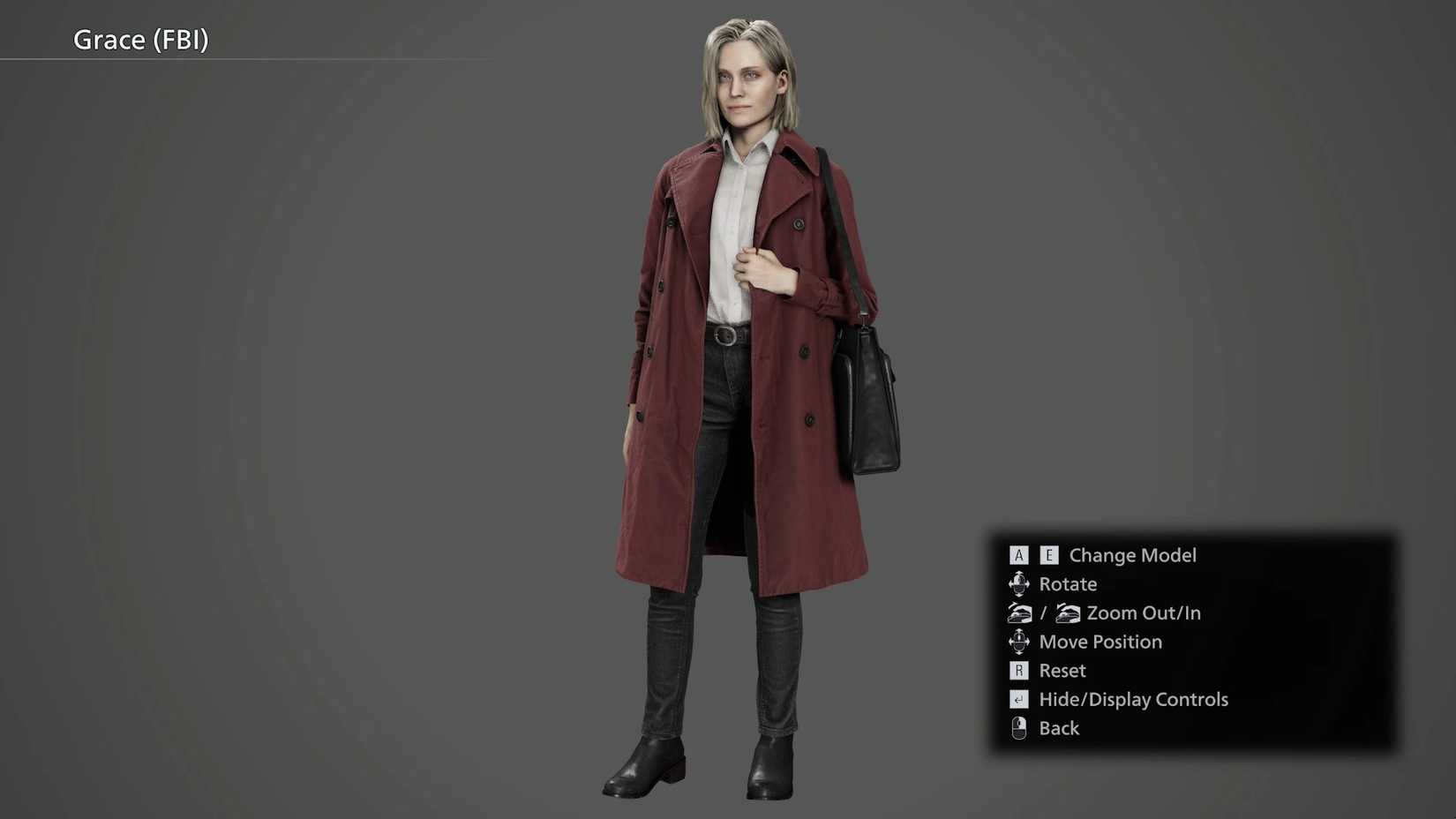Viewport: 1456px width, 819px height.
Task: Select the Rotate mouse icon
Action: coord(1019,583)
